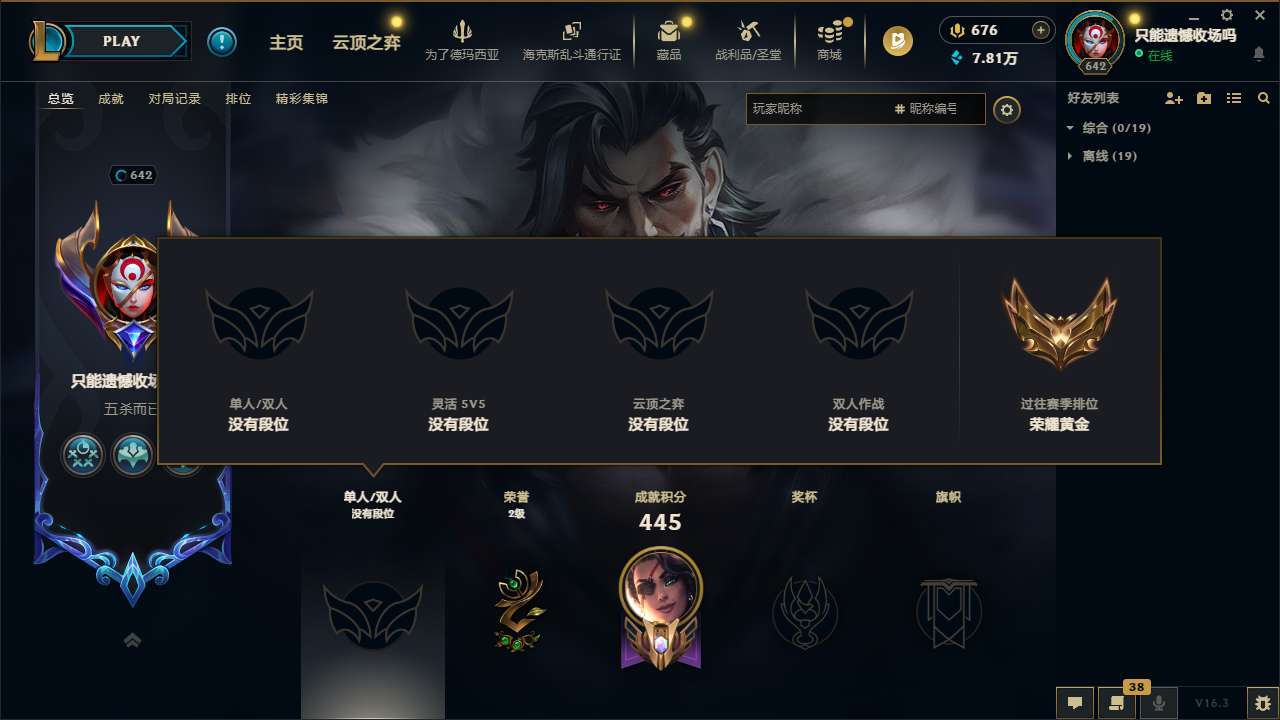Image resolution: width=1280 pixels, height=720 pixels.
Task: Open the friends list search
Action: click(1264, 98)
